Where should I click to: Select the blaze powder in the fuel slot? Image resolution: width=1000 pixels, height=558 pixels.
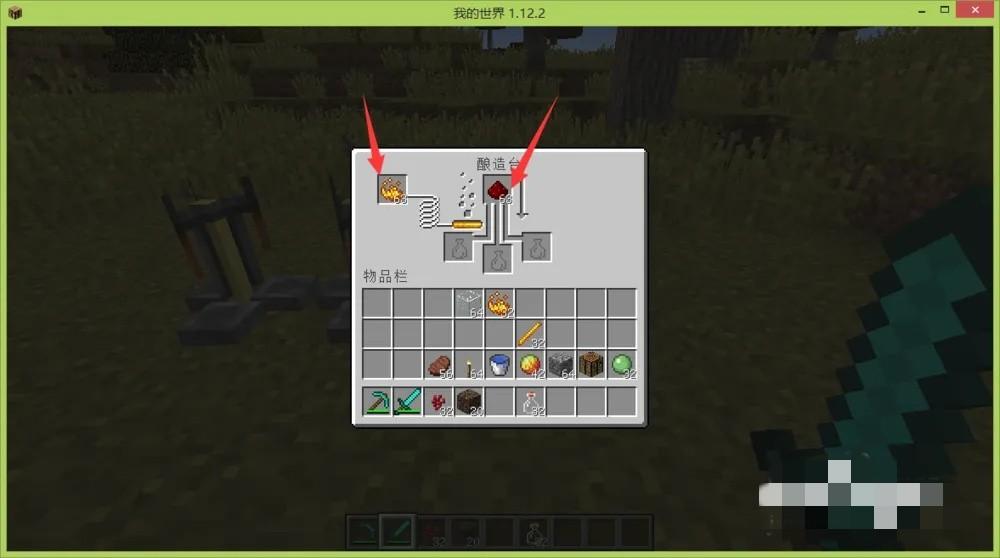pyautogui.click(x=392, y=188)
